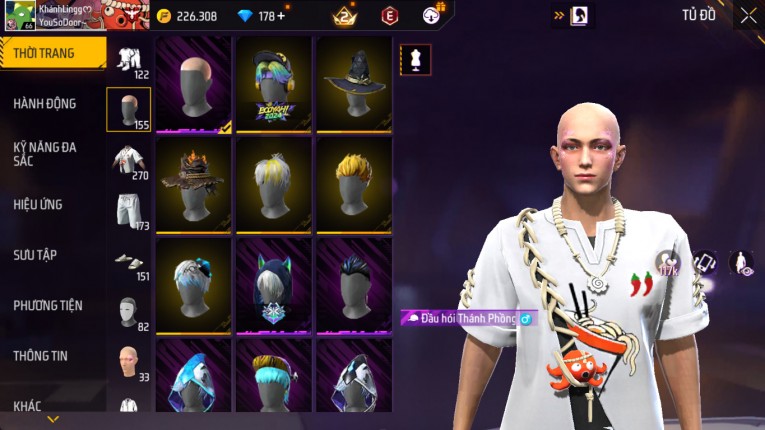The width and height of the screenshot is (765, 430).
Task: Select the black witch hat item
Action: [354, 84]
